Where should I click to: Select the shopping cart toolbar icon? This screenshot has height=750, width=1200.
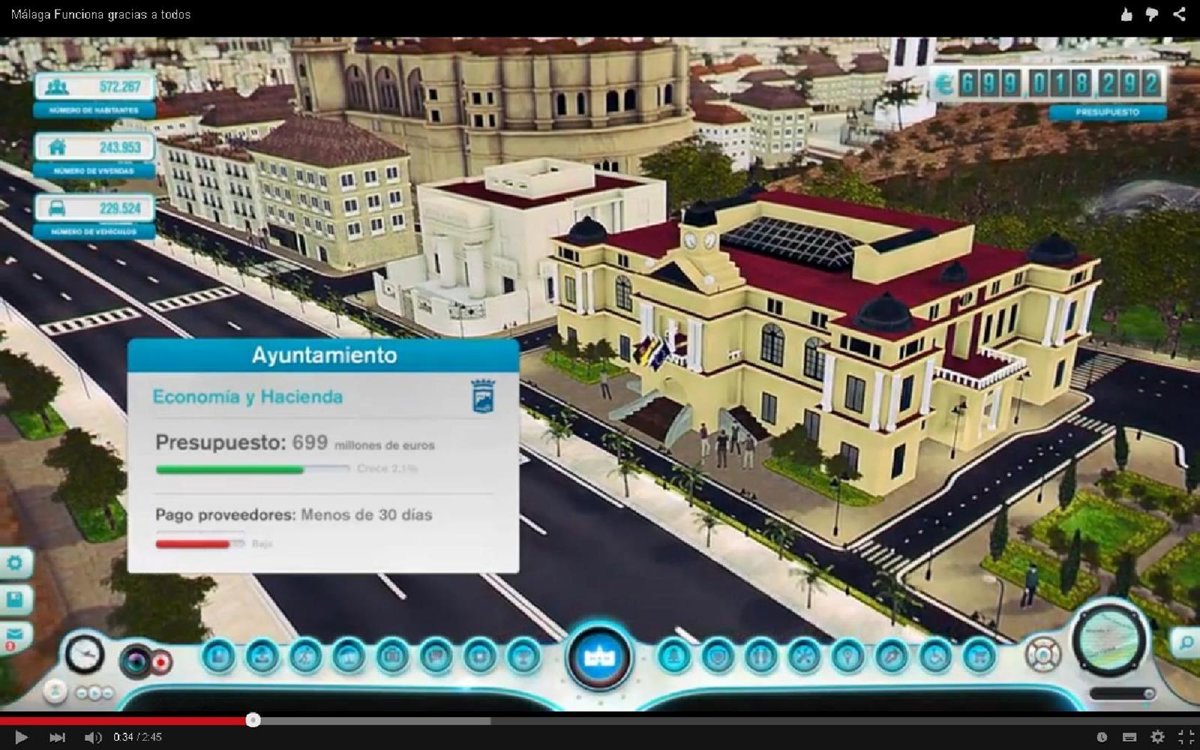click(979, 657)
